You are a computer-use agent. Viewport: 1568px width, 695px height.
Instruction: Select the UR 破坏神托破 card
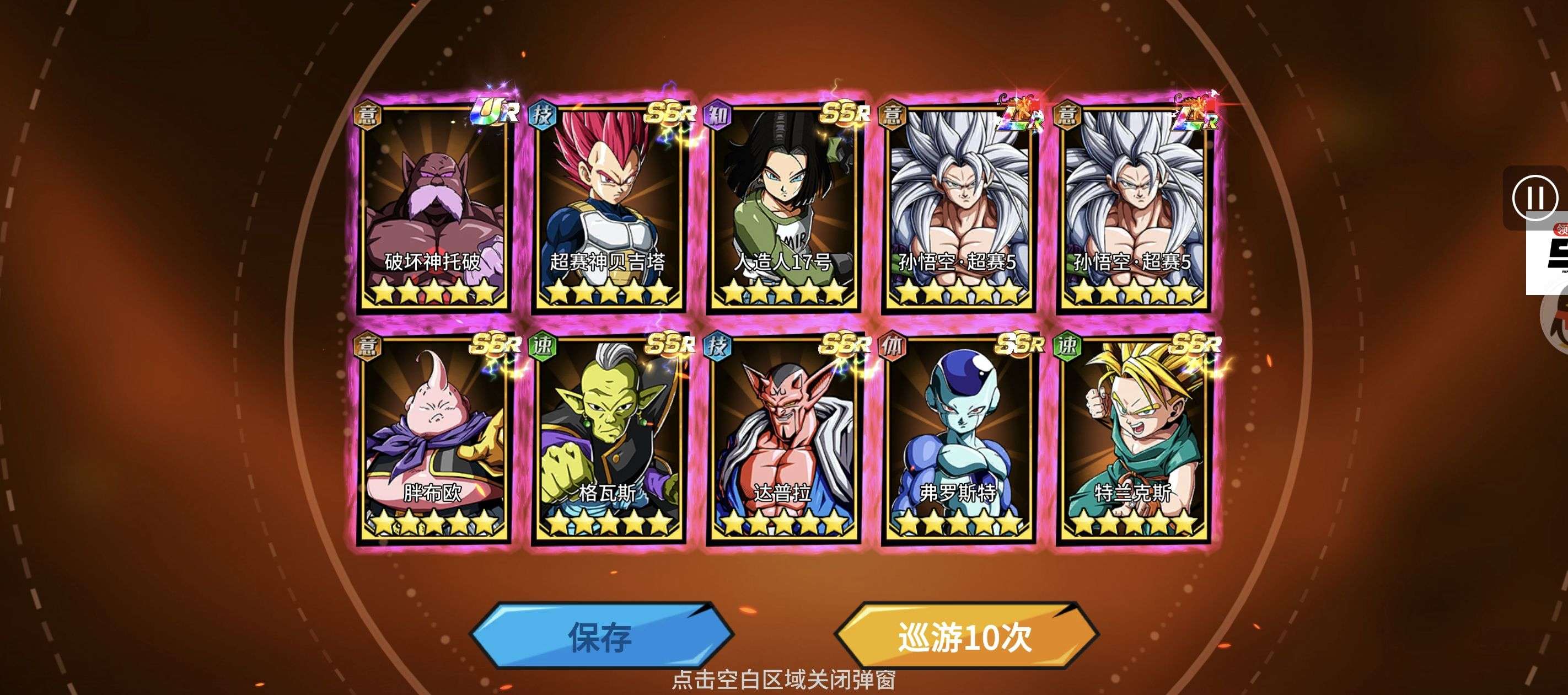point(433,207)
